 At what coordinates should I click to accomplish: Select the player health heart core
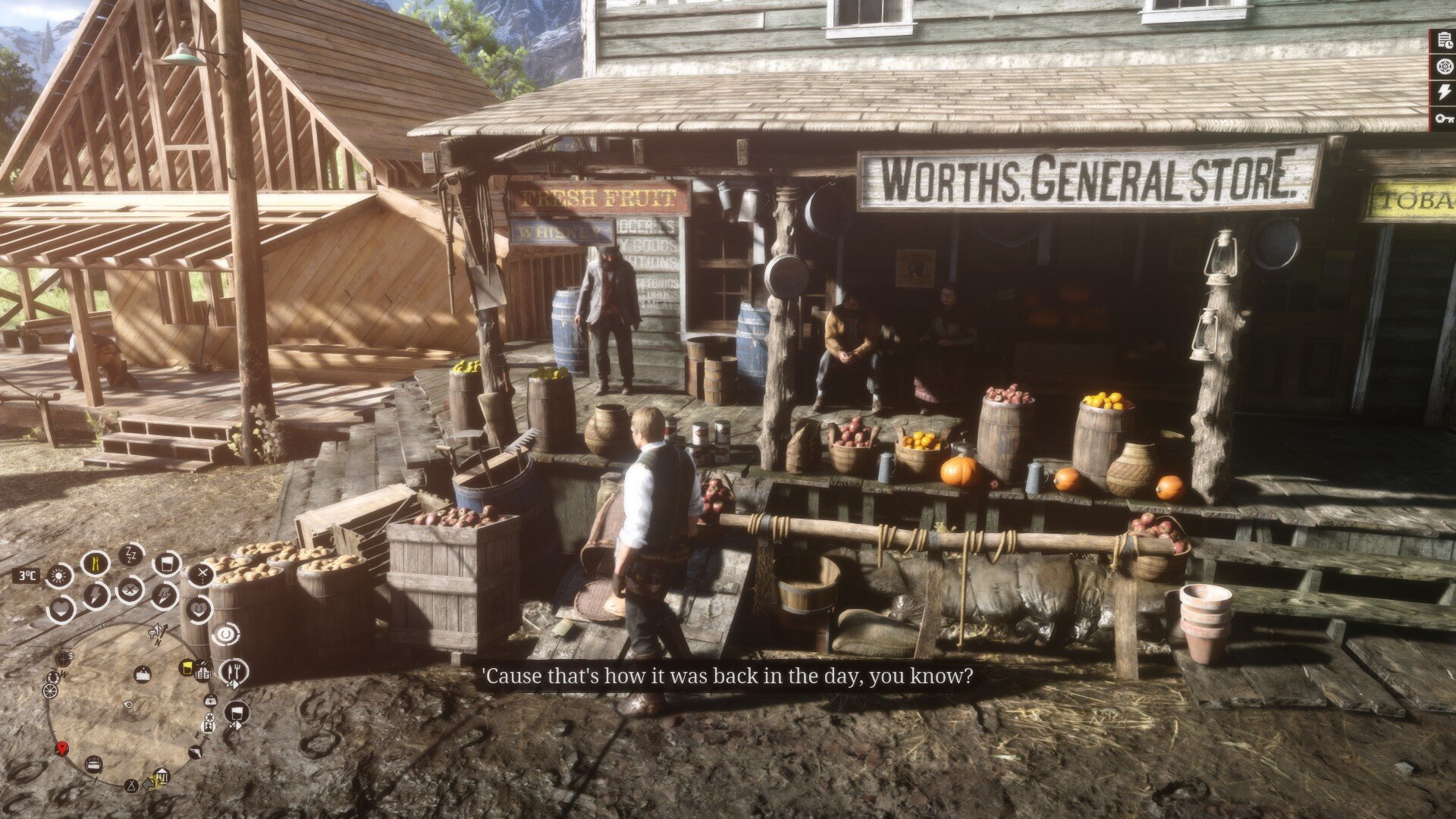(61, 608)
